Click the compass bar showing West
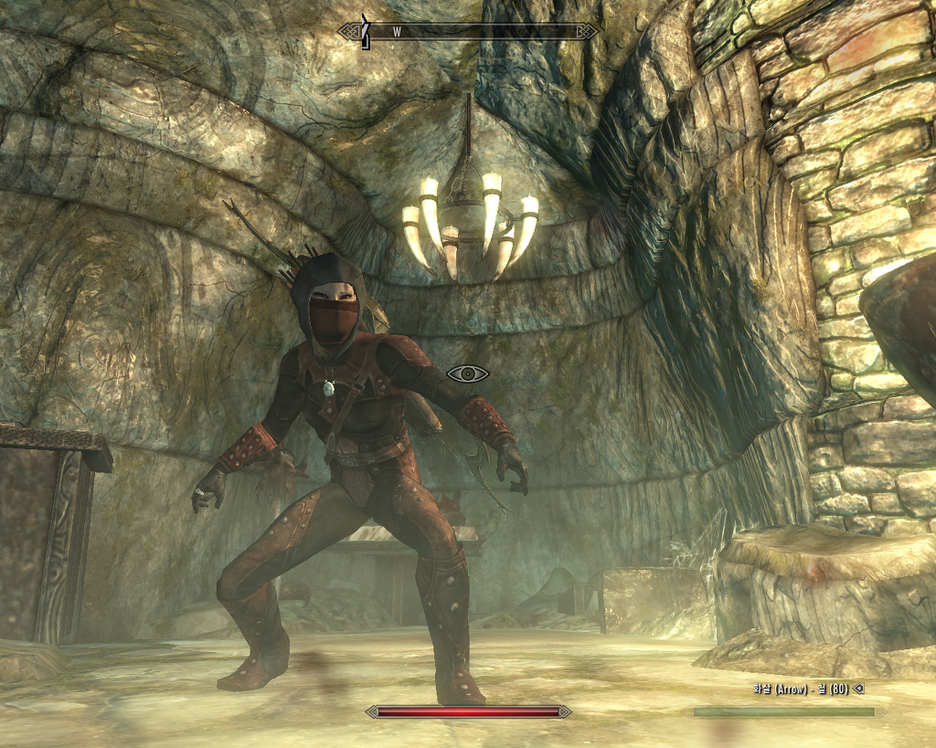936x748 pixels. [468, 32]
